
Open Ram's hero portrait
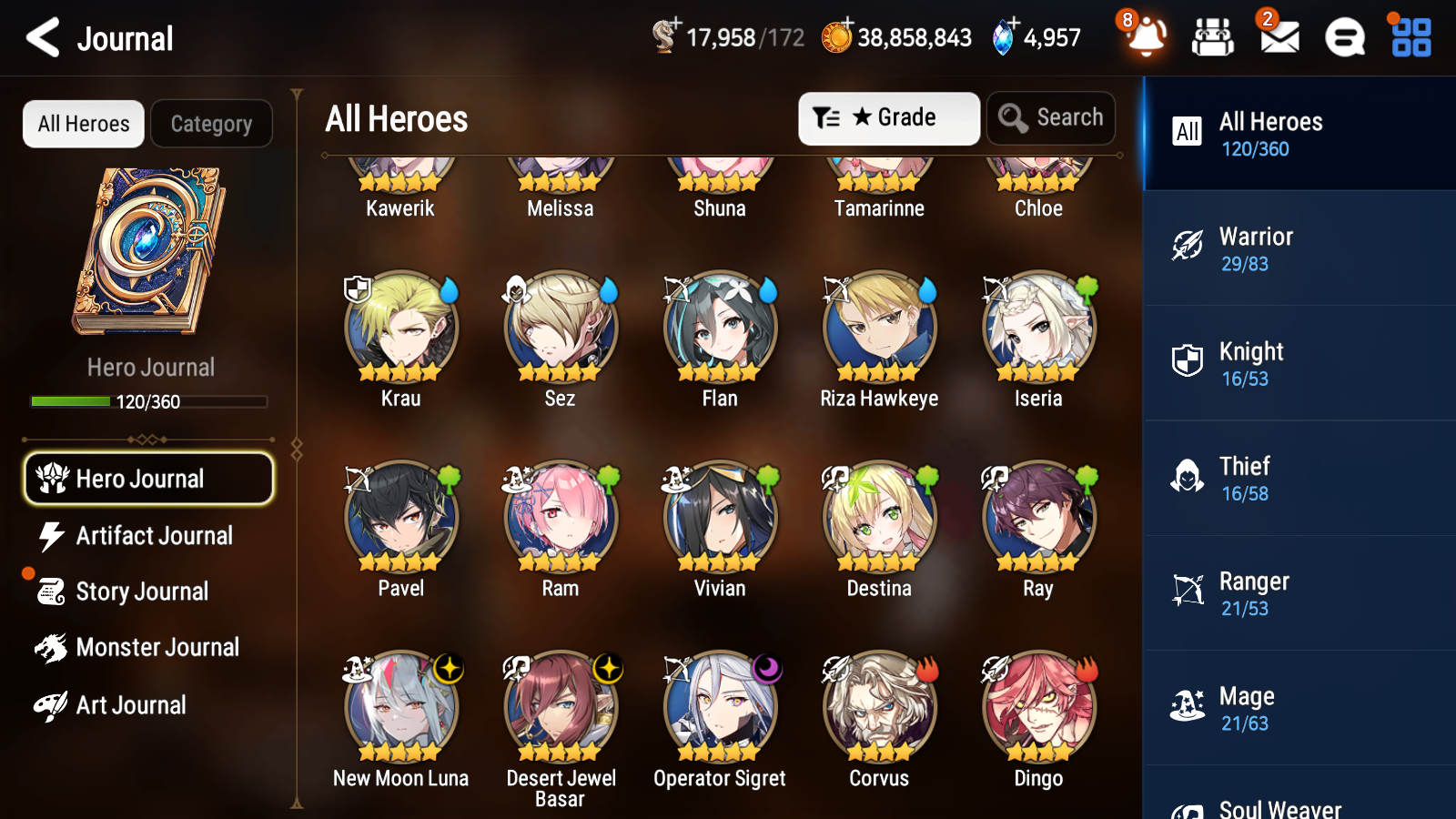pos(560,516)
